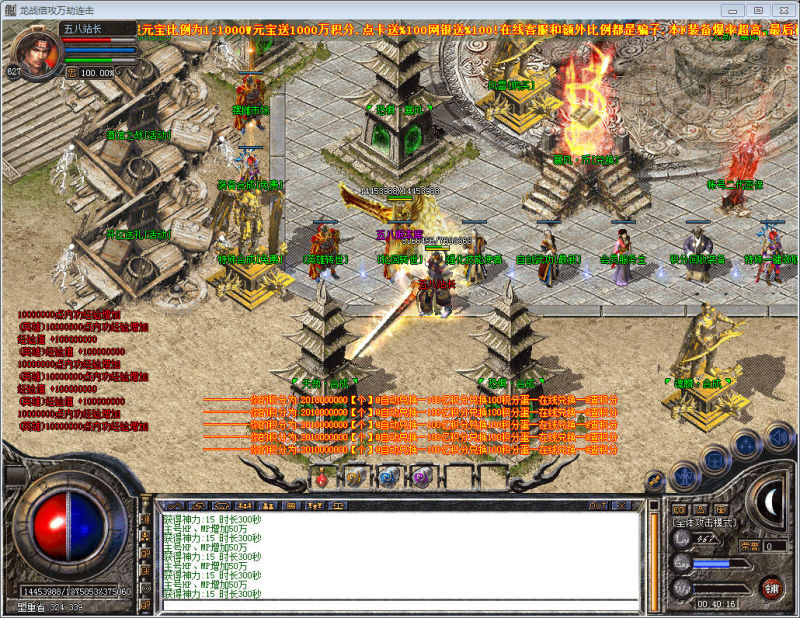Screen dimensions: 800x618
Task: Open the red 铺 shop button
Action: click(x=770, y=587)
